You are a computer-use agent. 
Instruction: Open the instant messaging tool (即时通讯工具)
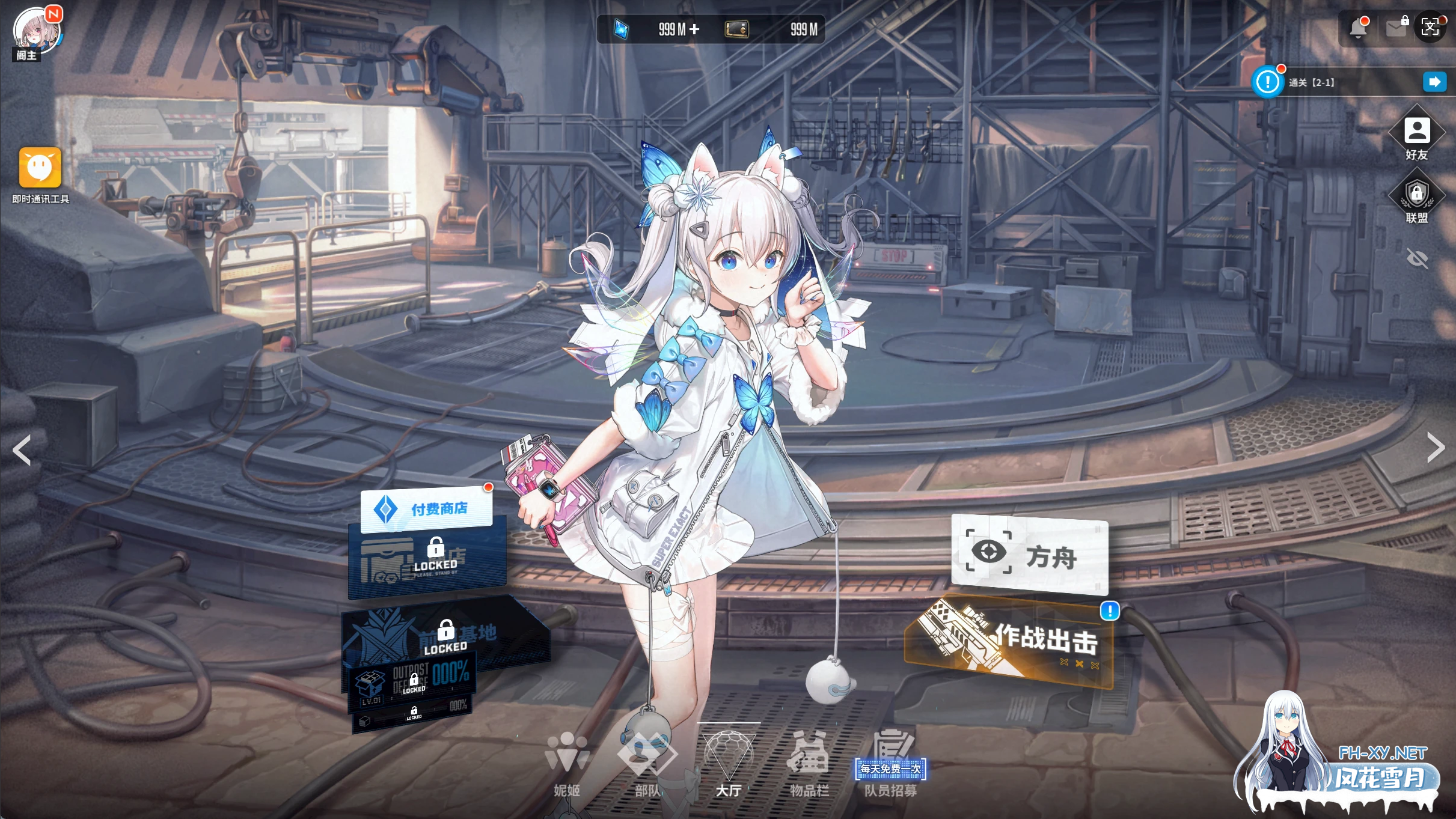pos(40,168)
